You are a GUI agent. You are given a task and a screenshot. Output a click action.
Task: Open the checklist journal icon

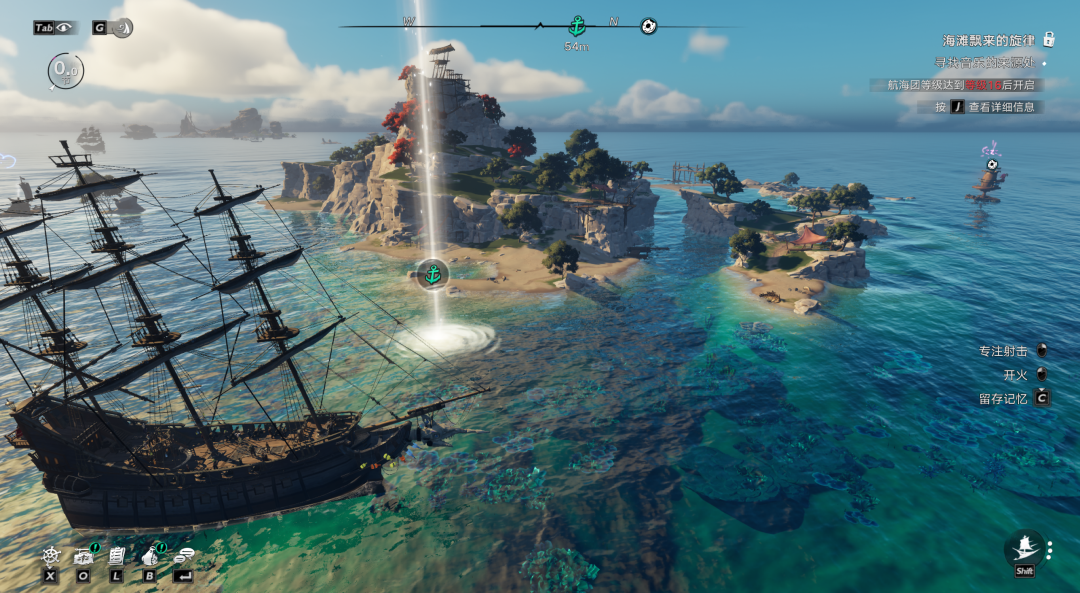(x=117, y=555)
